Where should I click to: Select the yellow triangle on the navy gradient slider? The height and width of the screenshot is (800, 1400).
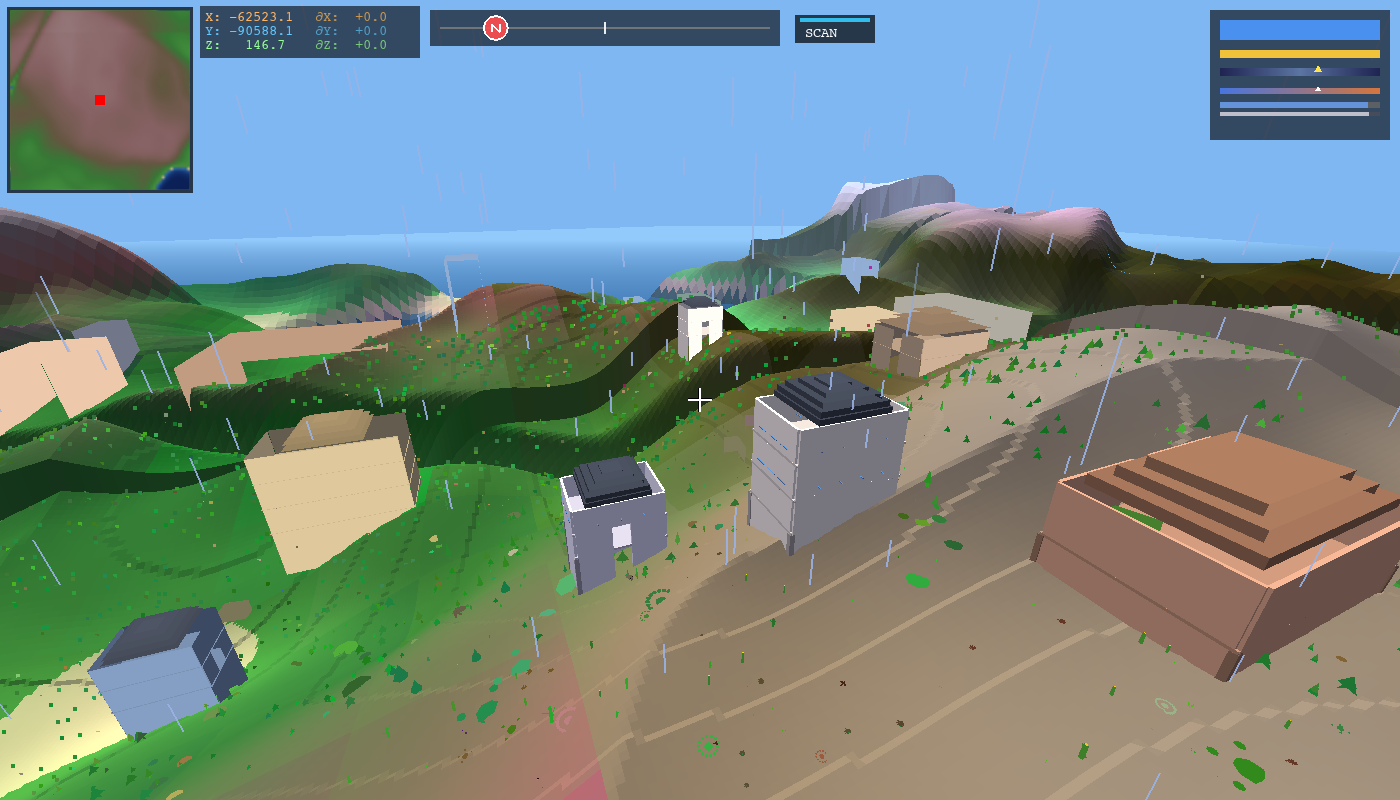pos(1318,69)
